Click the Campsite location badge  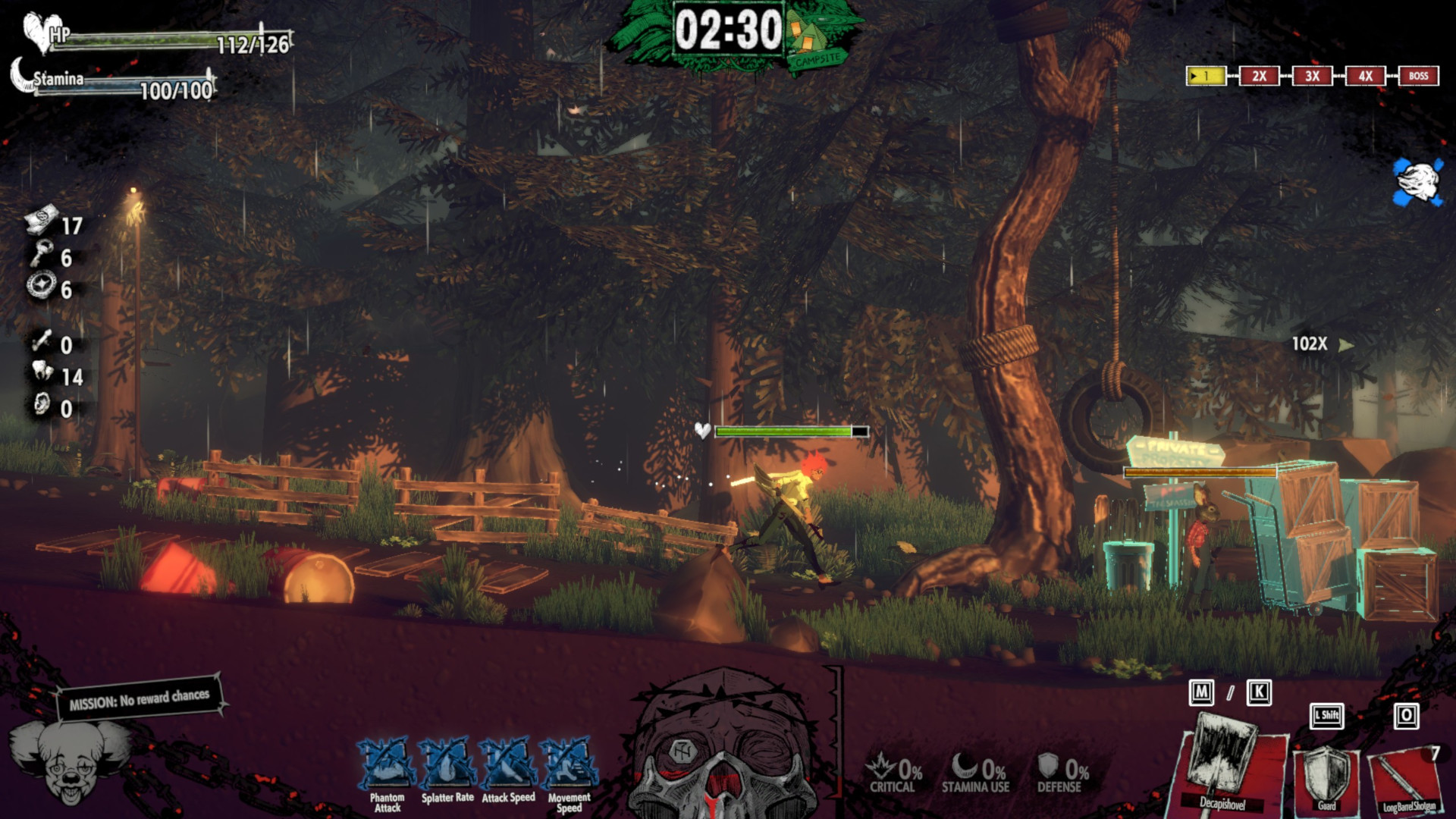pyautogui.click(x=815, y=45)
